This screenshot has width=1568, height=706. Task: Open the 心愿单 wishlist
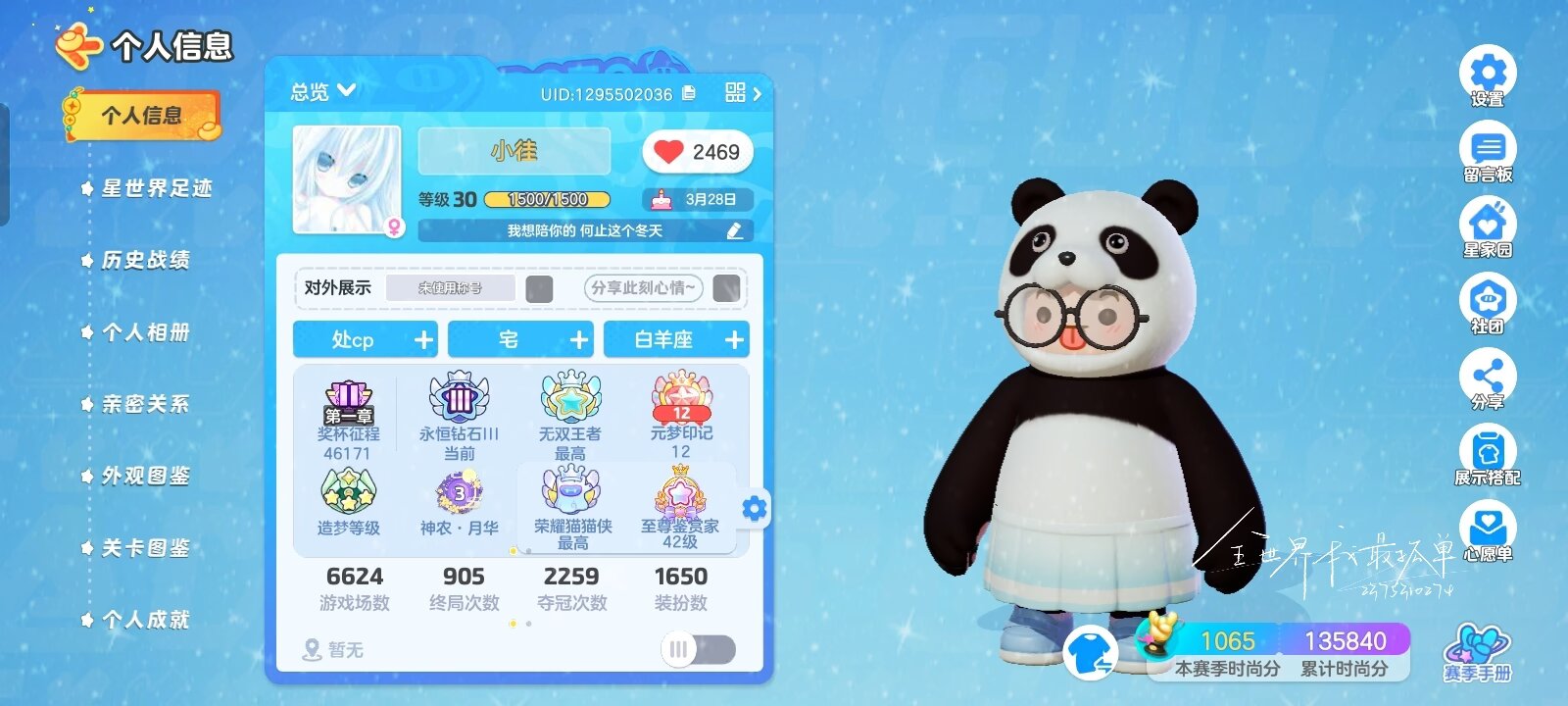point(1489,527)
